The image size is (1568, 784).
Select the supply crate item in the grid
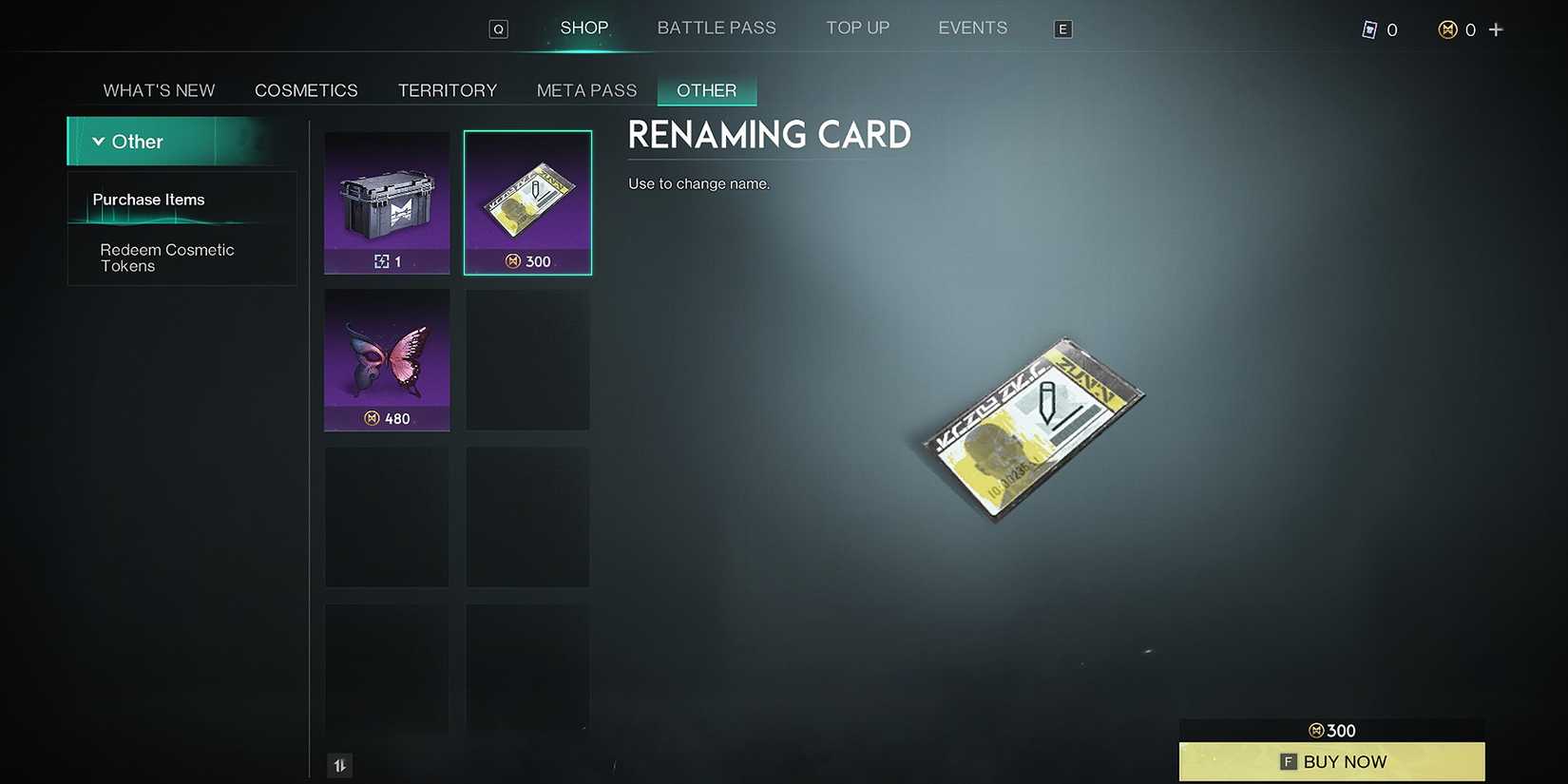coord(387,202)
